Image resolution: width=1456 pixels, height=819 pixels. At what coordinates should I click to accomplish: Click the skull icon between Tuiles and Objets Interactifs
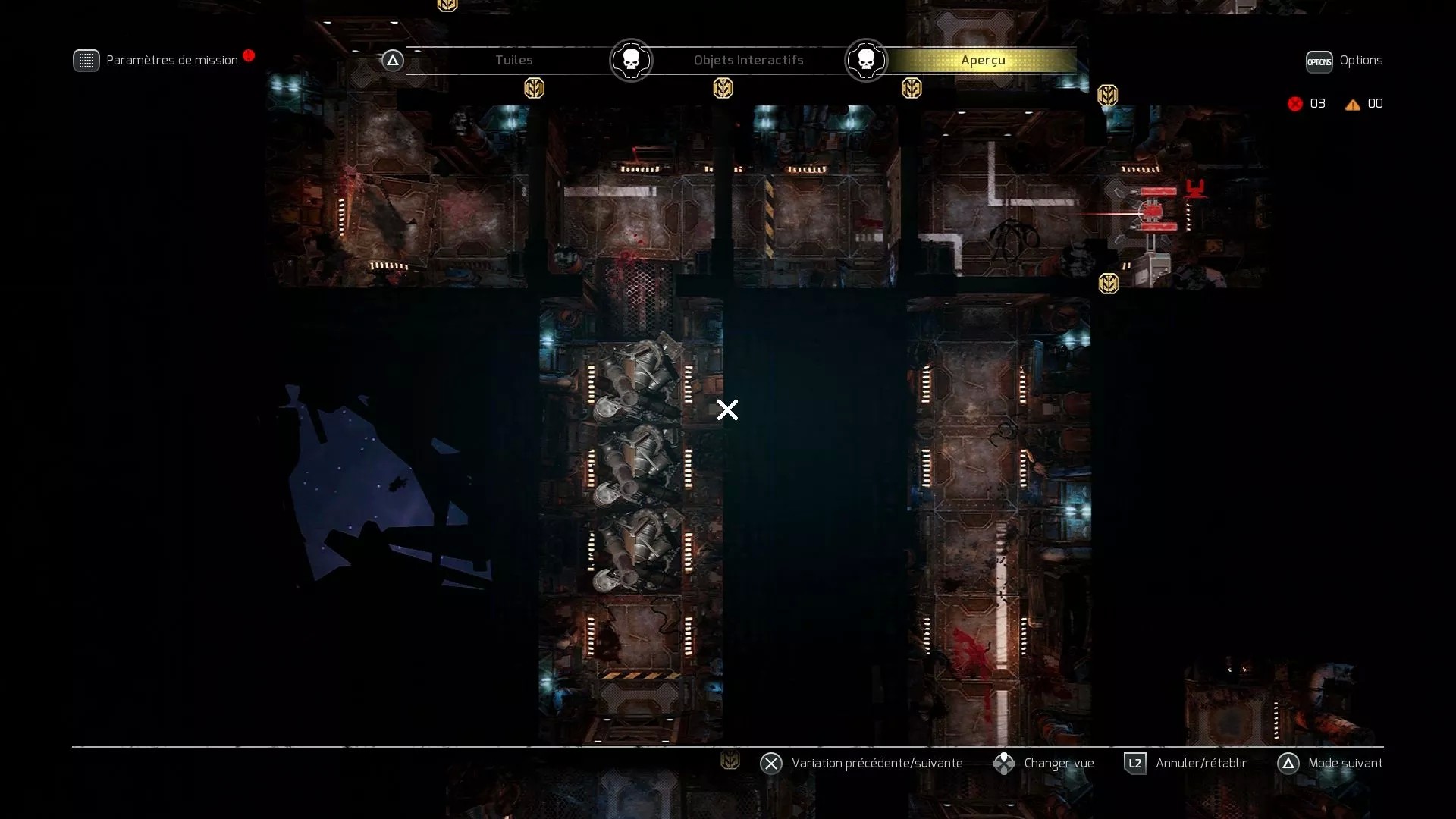(630, 60)
